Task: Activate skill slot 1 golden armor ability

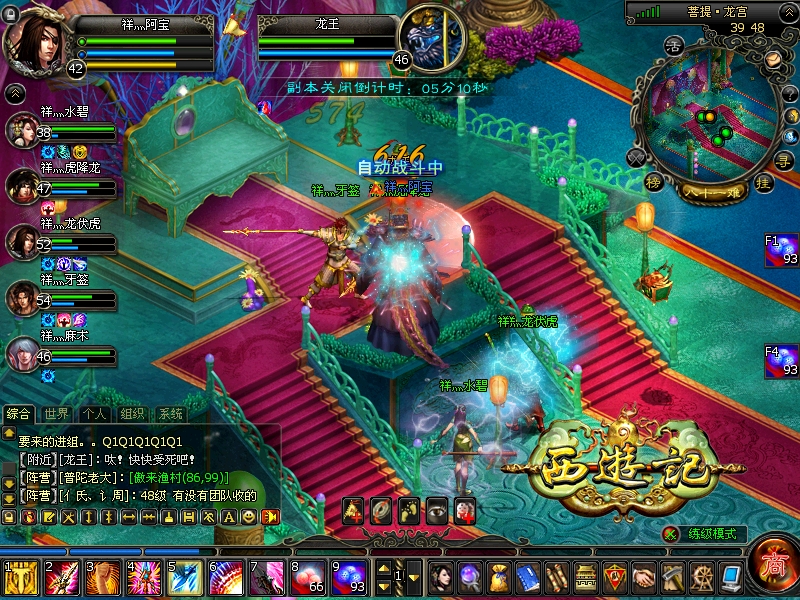Action: [20, 578]
